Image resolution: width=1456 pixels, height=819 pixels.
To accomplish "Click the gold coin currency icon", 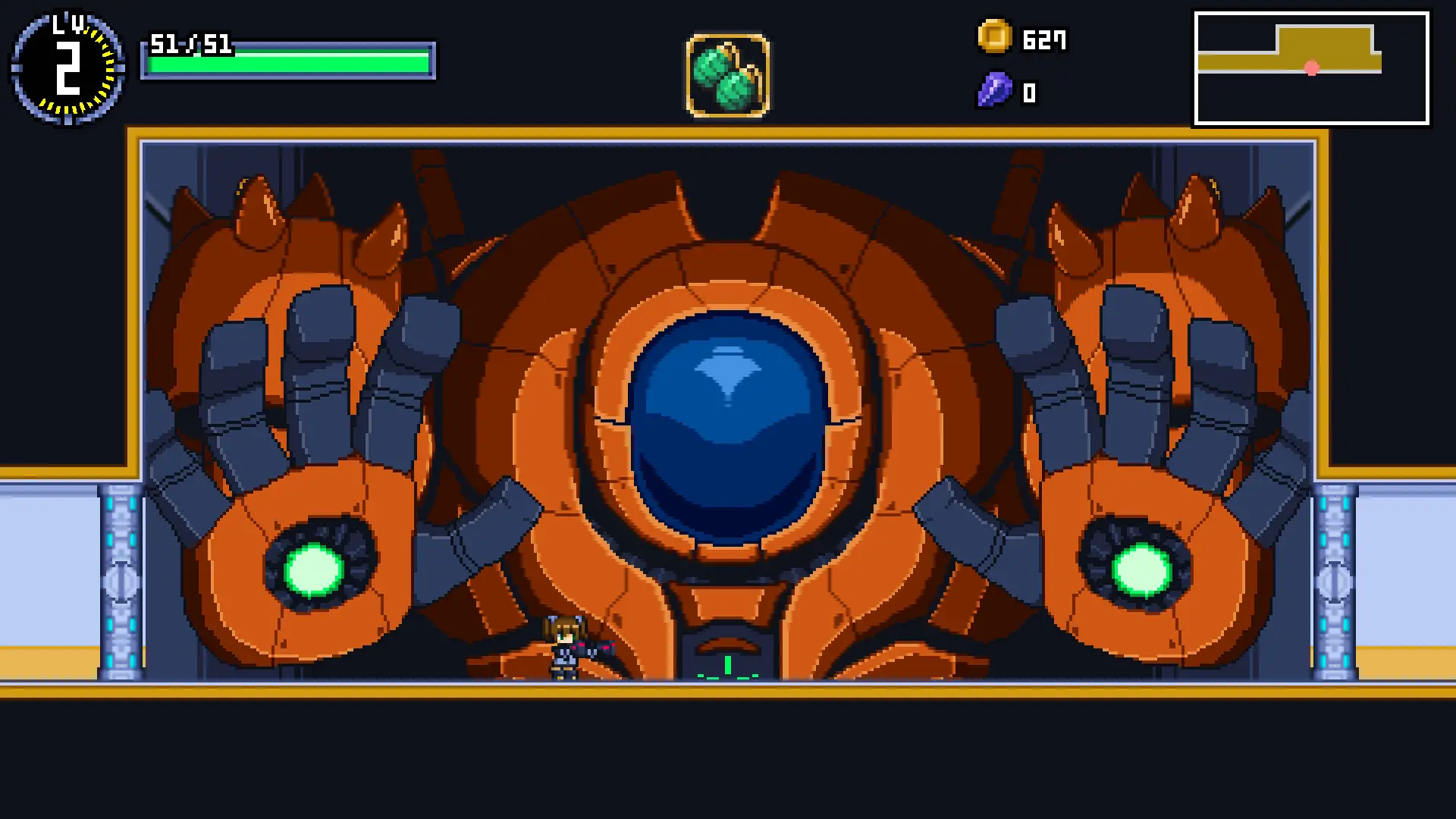I will click(994, 37).
